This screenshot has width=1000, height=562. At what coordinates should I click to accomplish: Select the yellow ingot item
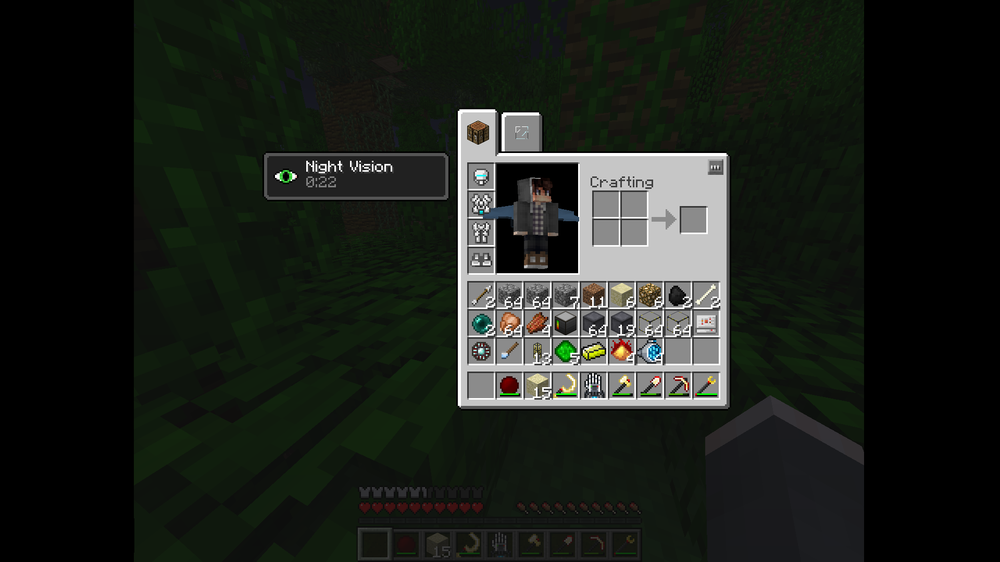(x=594, y=351)
